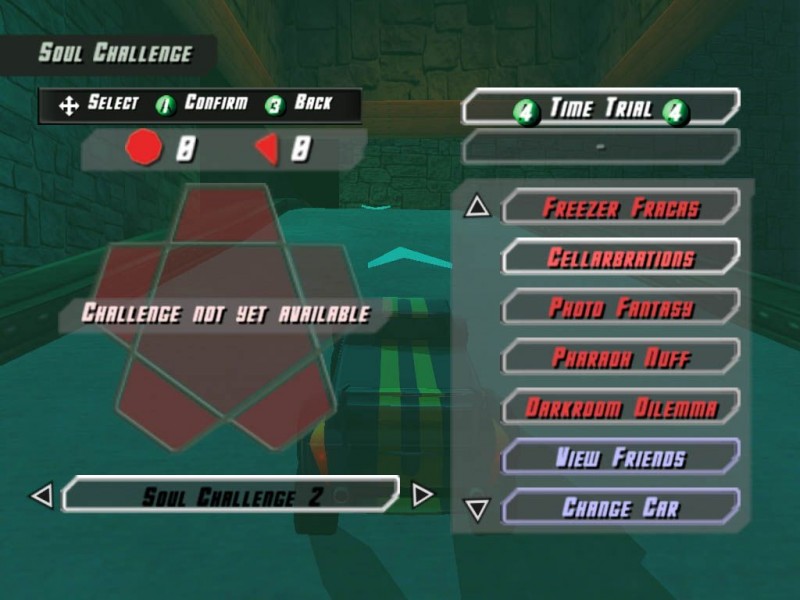Select the Pharaoh Nuff track

(620, 357)
